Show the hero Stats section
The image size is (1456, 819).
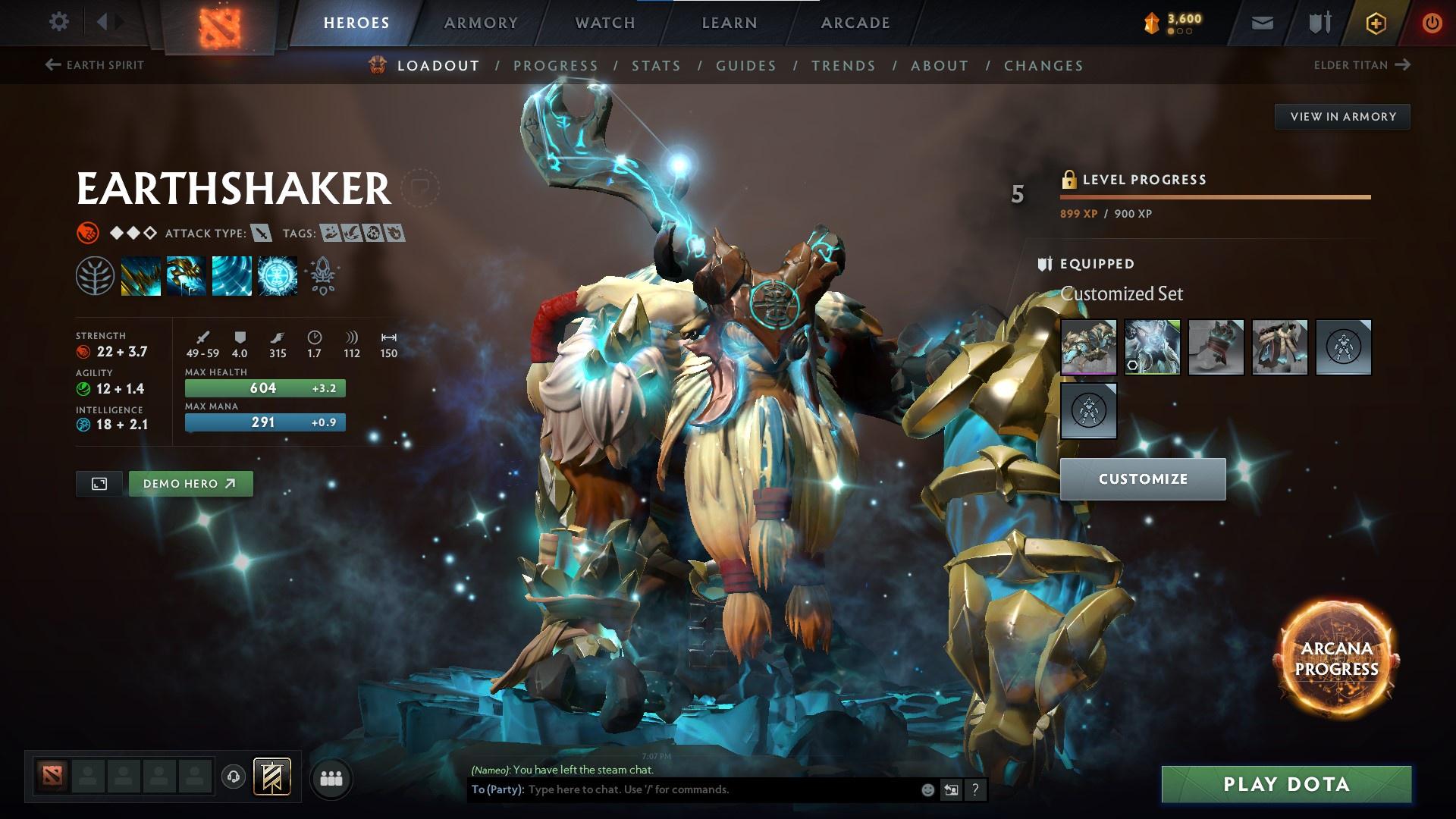[656, 66]
